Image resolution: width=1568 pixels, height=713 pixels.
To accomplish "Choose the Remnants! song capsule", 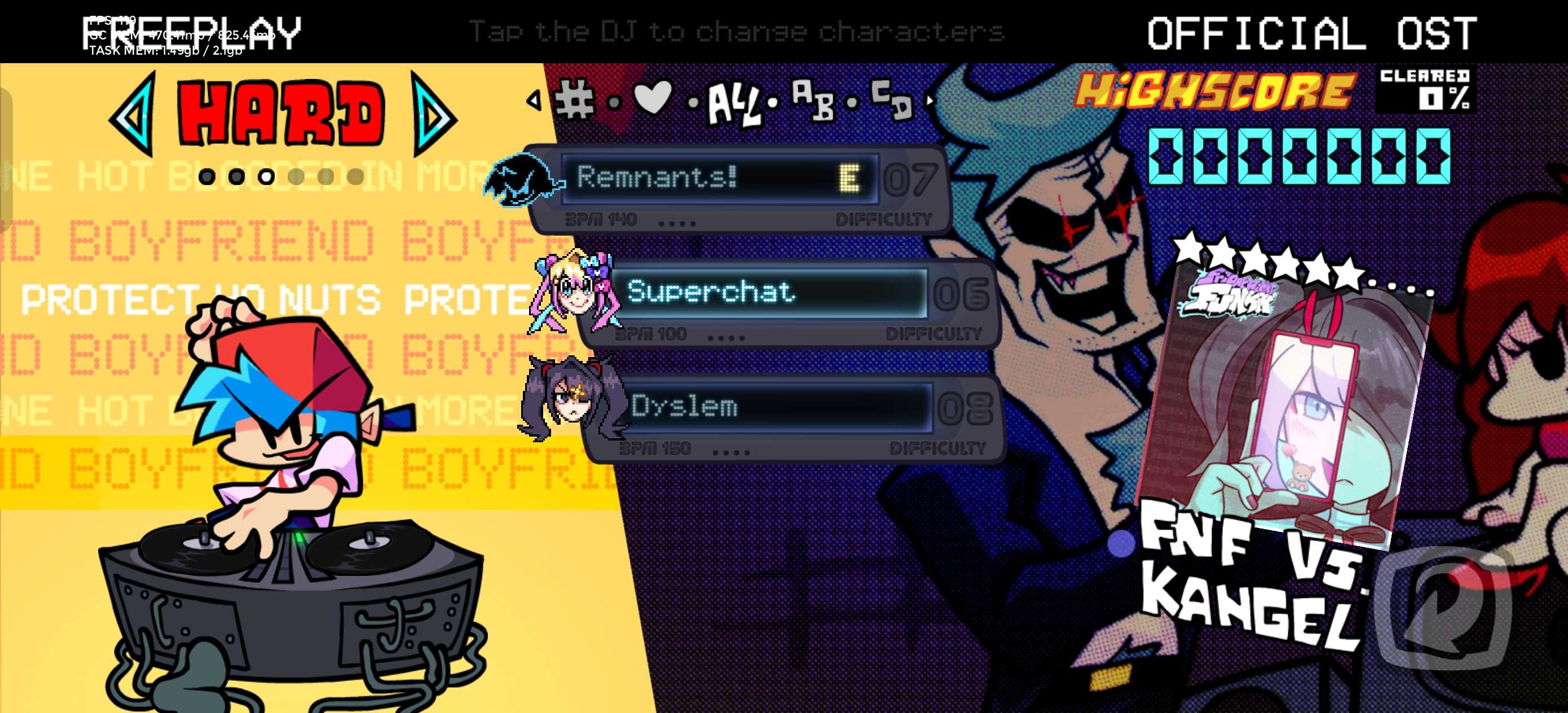I will [x=718, y=178].
